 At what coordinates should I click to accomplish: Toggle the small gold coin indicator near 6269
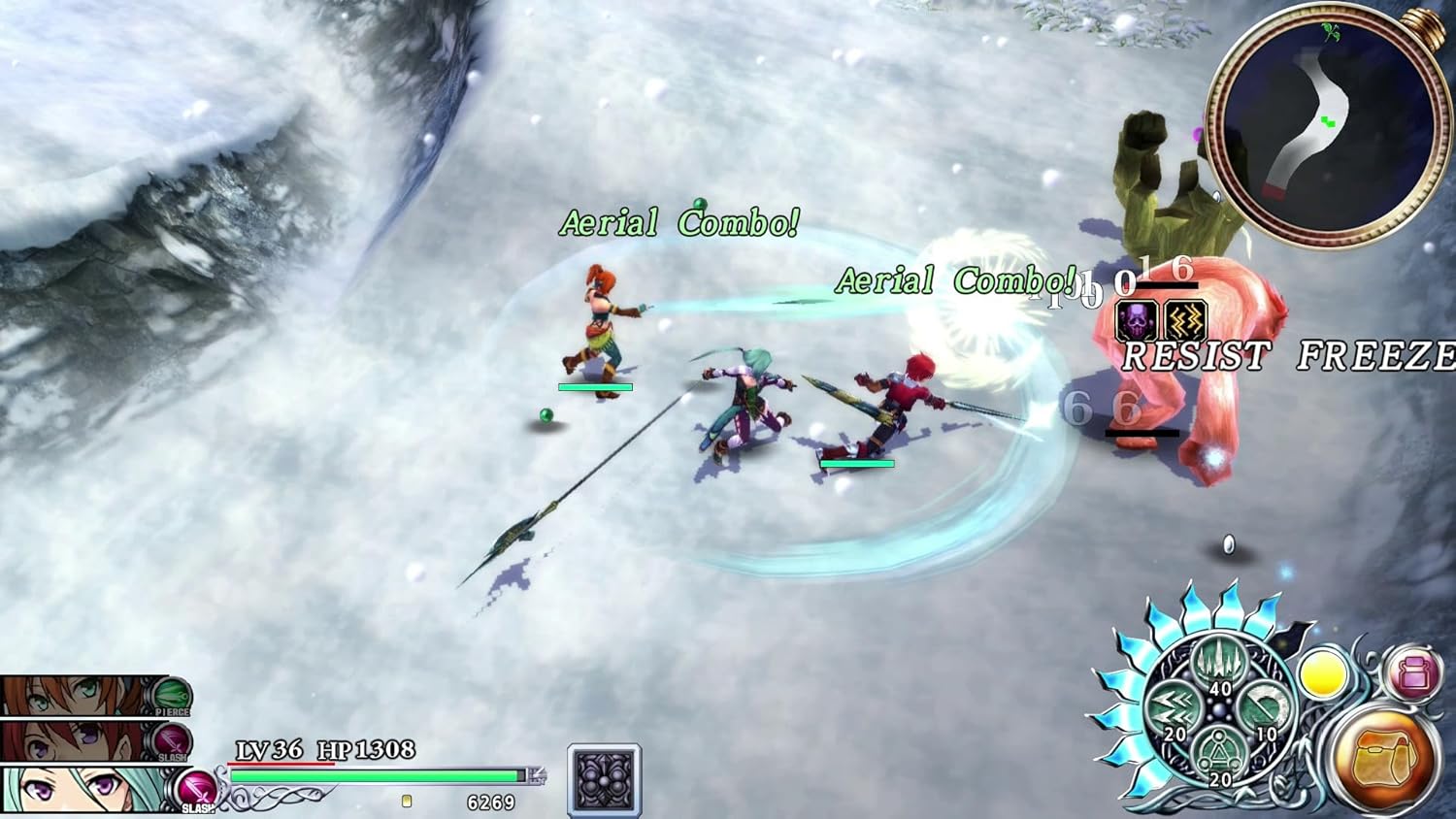[406, 803]
